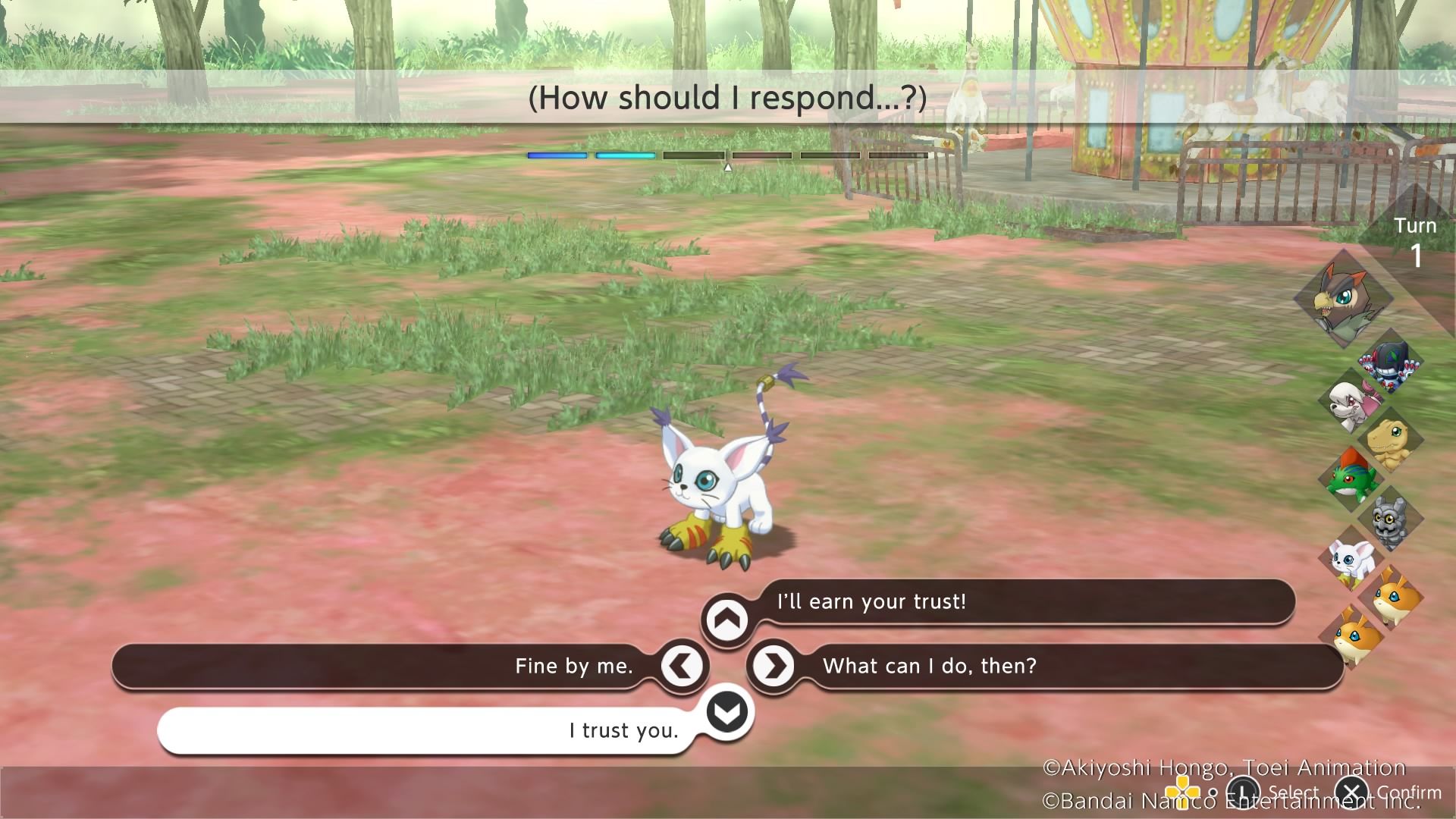The height and width of the screenshot is (819, 1456).
Task: Click the Agumon portrait on the right sidebar
Action: (1389, 441)
